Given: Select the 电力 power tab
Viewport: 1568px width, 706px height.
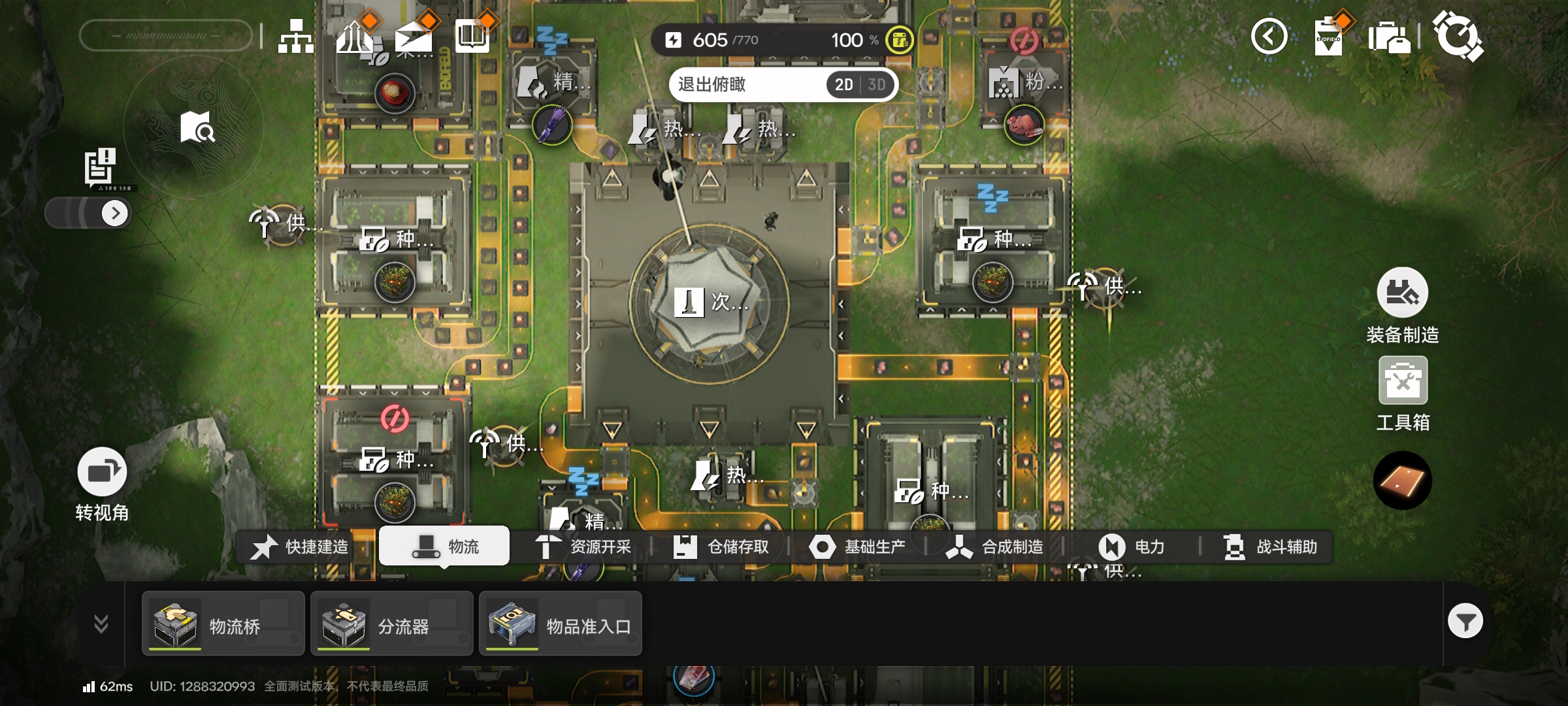Looking at the screenshot, I should 1132,547.
